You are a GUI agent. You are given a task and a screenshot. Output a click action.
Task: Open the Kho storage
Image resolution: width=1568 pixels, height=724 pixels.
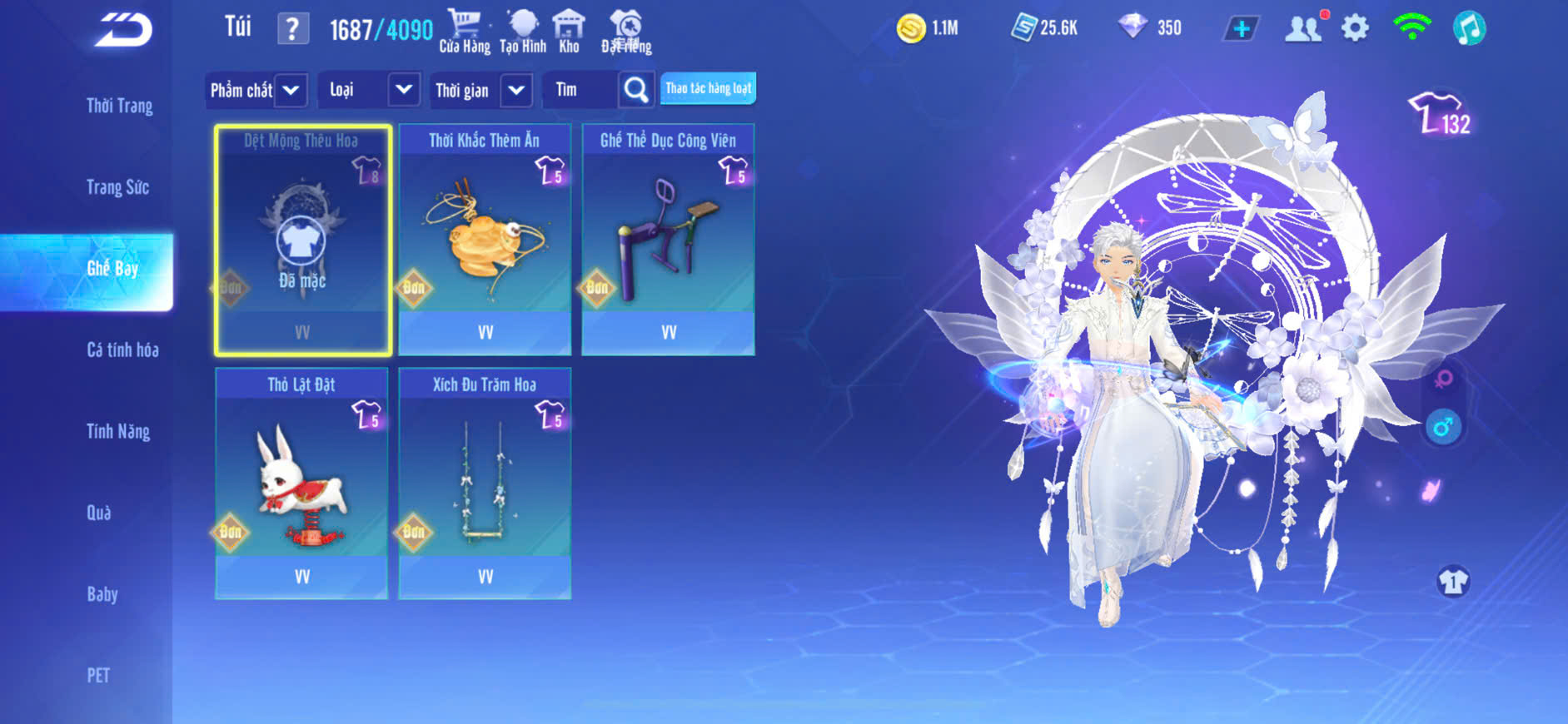coord(569,32)
